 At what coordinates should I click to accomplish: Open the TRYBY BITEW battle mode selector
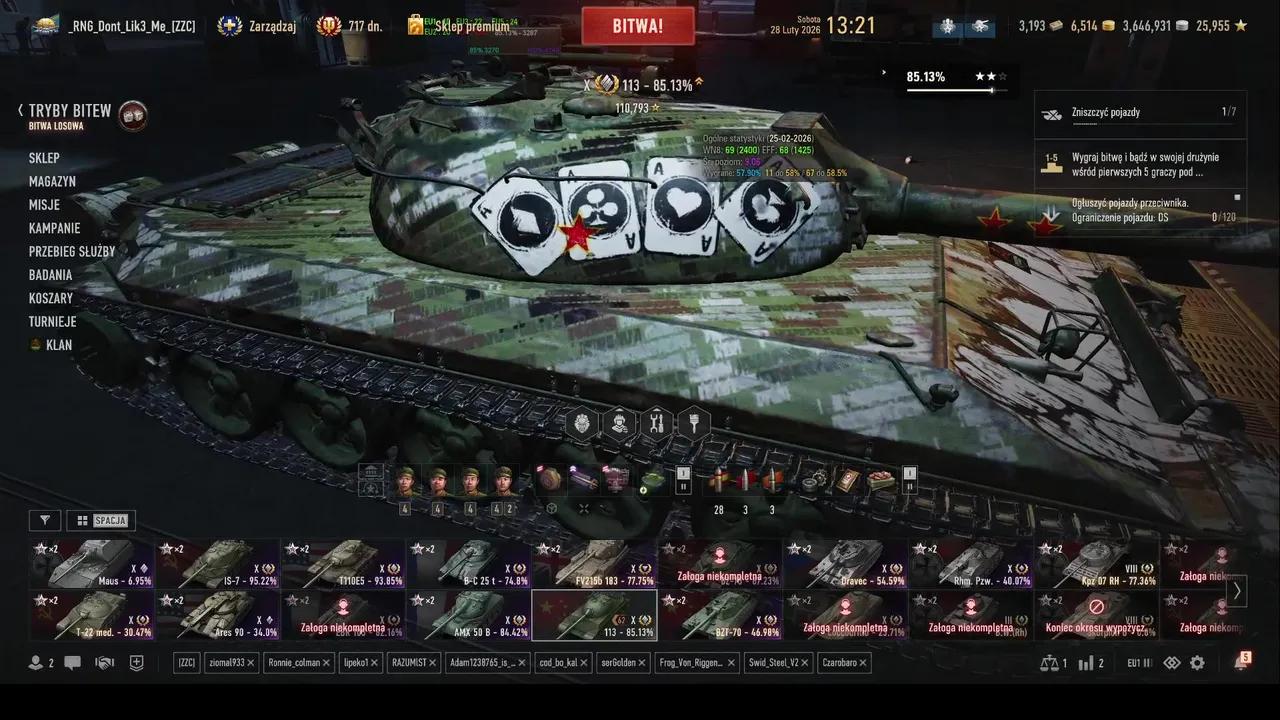(x=70, y=112)
